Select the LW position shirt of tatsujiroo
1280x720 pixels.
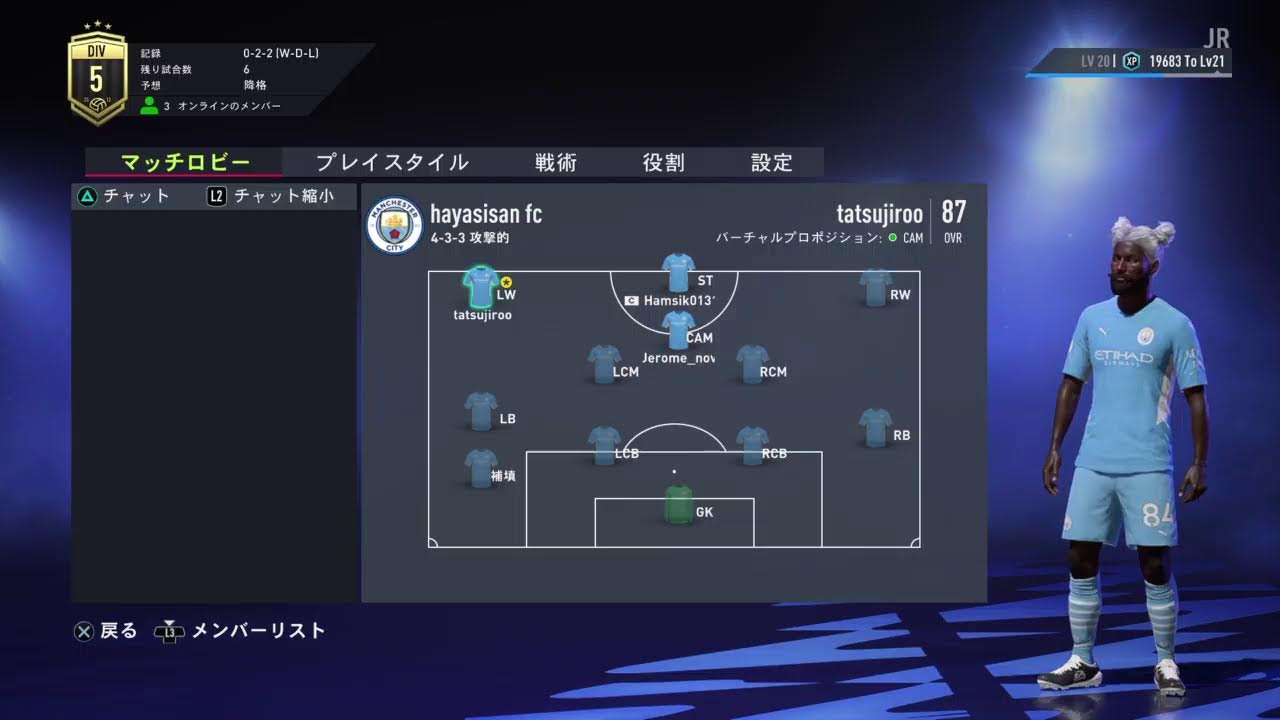click(x=481, y=287)
